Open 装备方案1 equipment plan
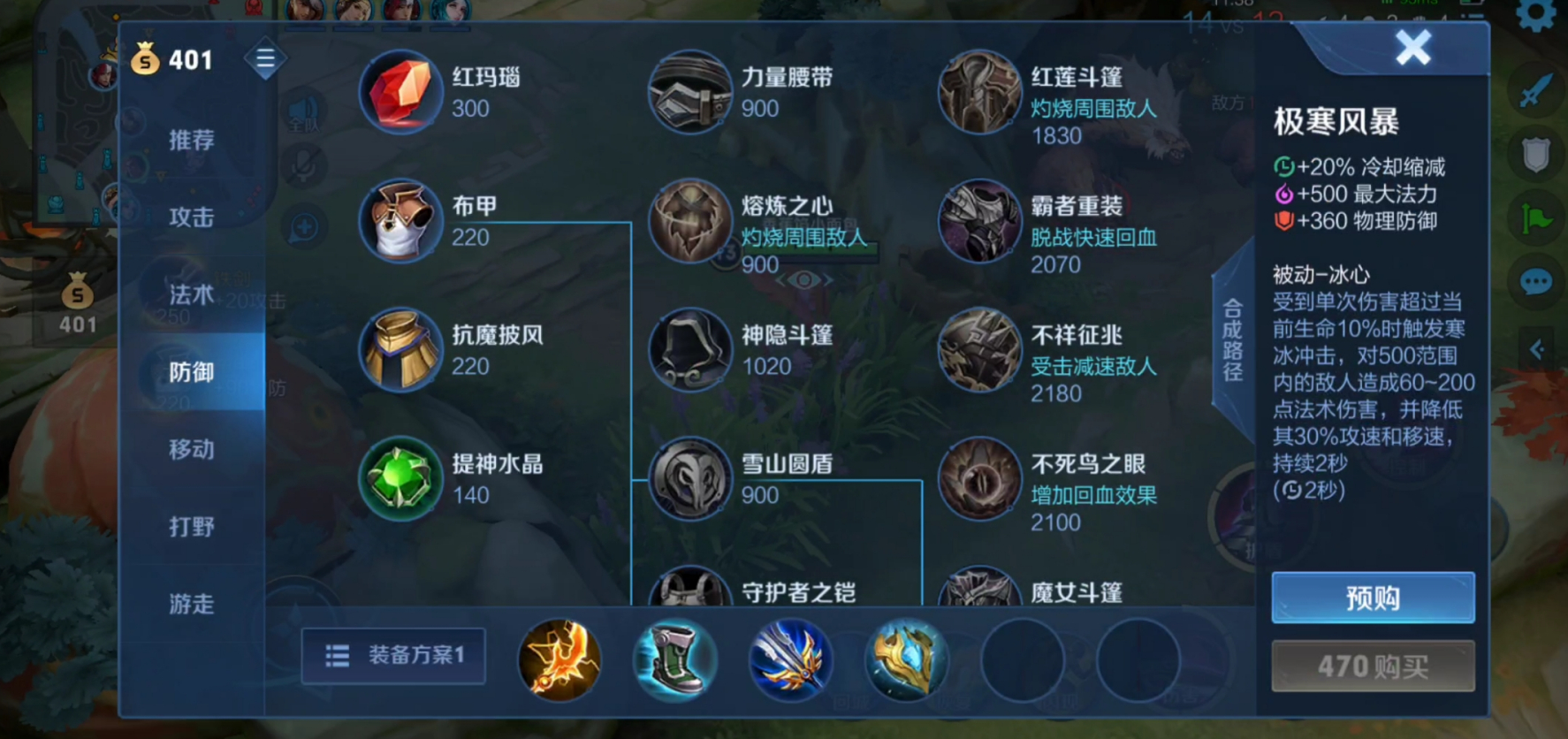1568x739 pixels. pyautogui.click(x=393, y=656)
